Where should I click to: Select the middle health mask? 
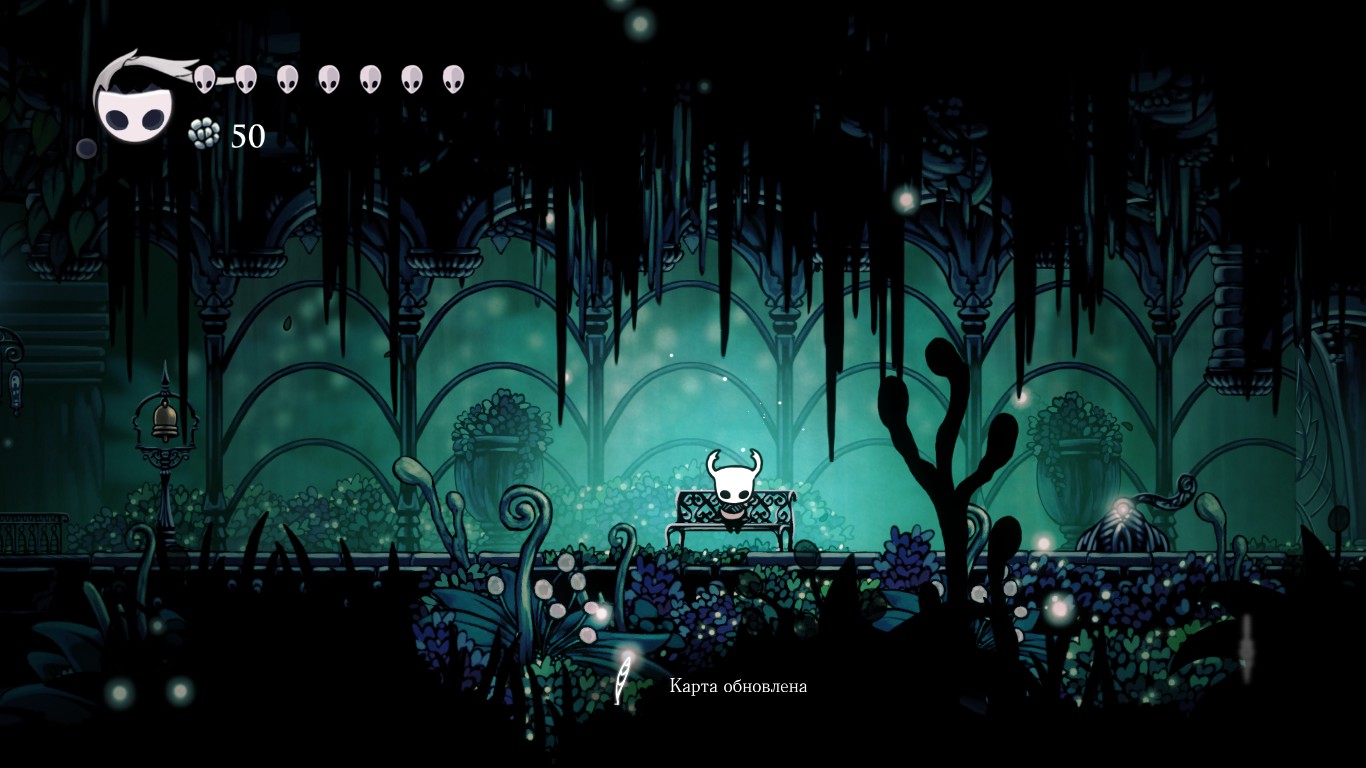point(330,78)
